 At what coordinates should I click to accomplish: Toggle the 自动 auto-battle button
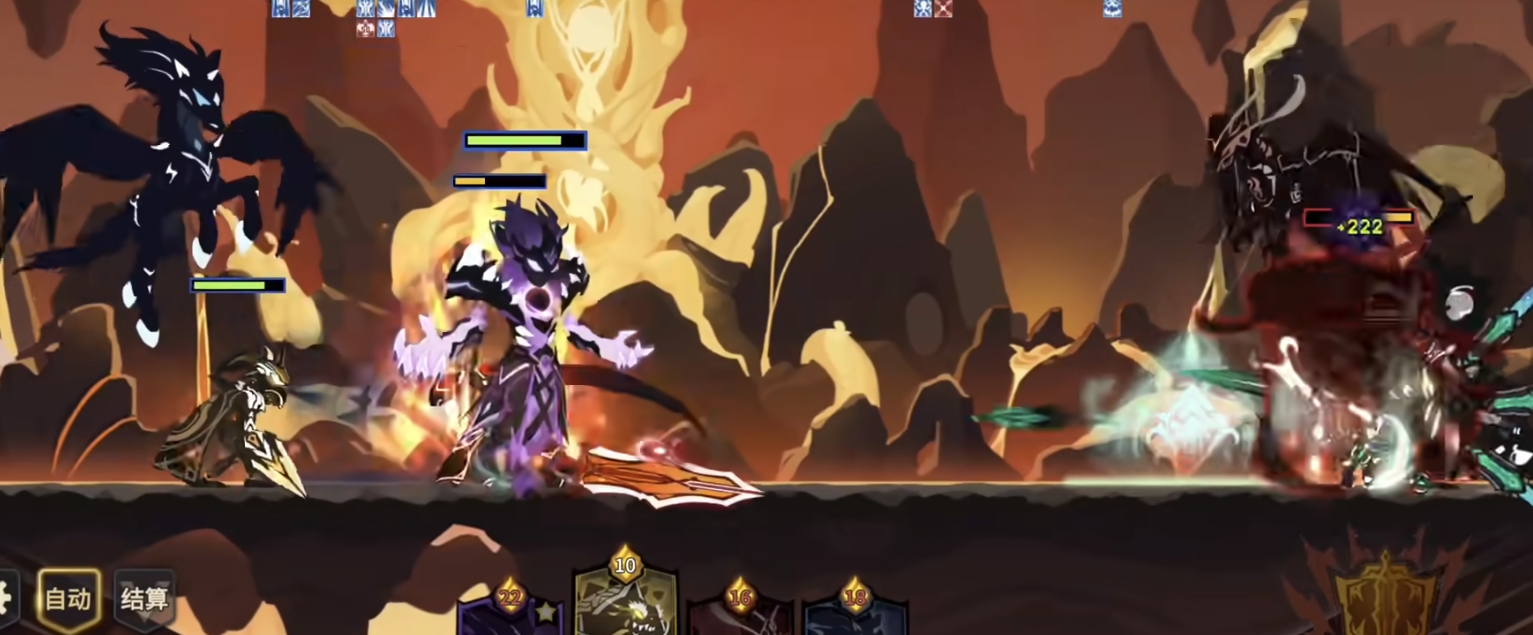(x=69, y=599)
